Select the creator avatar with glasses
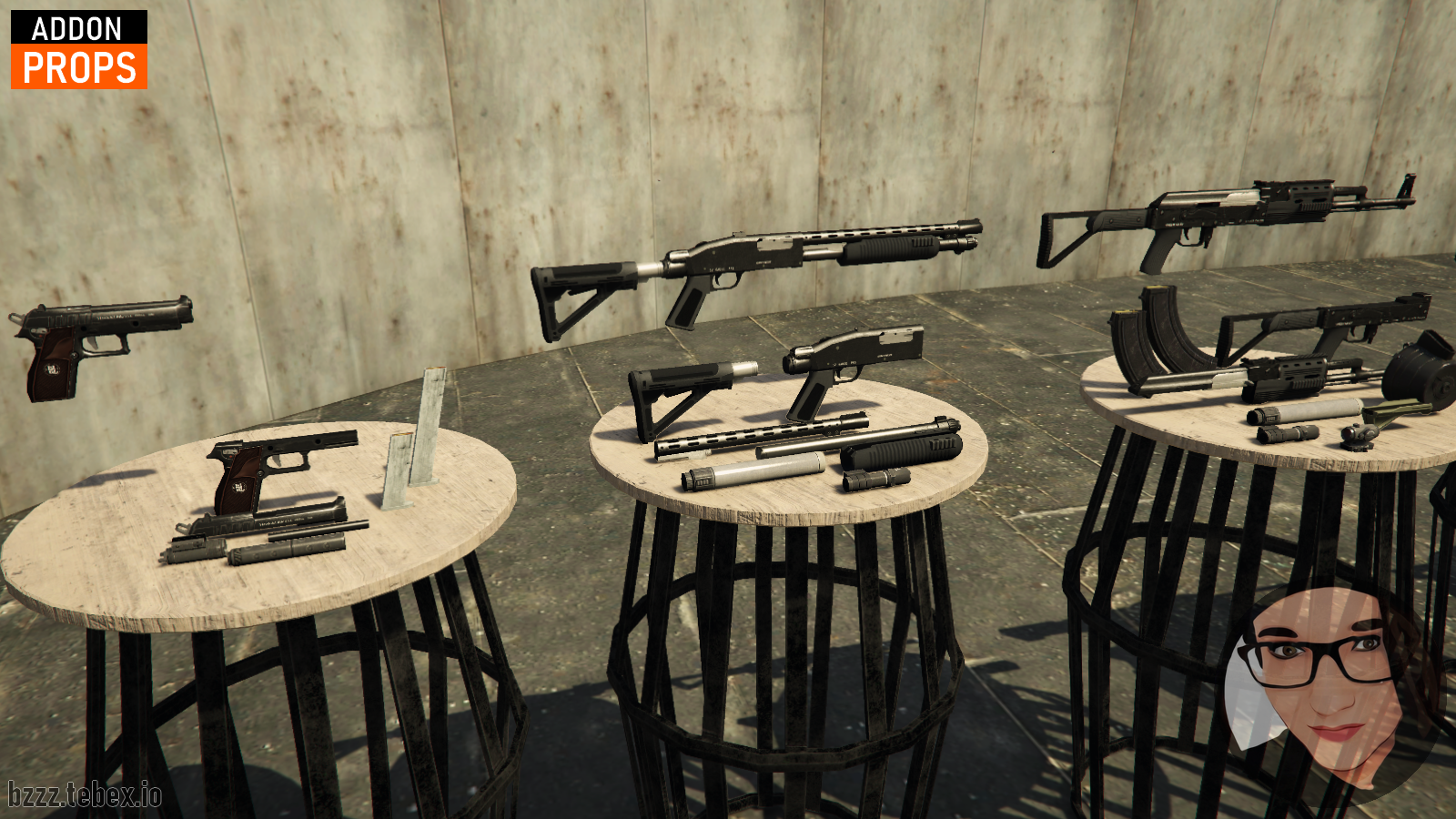This screenshot has height=819, width=1456. 1329,682
